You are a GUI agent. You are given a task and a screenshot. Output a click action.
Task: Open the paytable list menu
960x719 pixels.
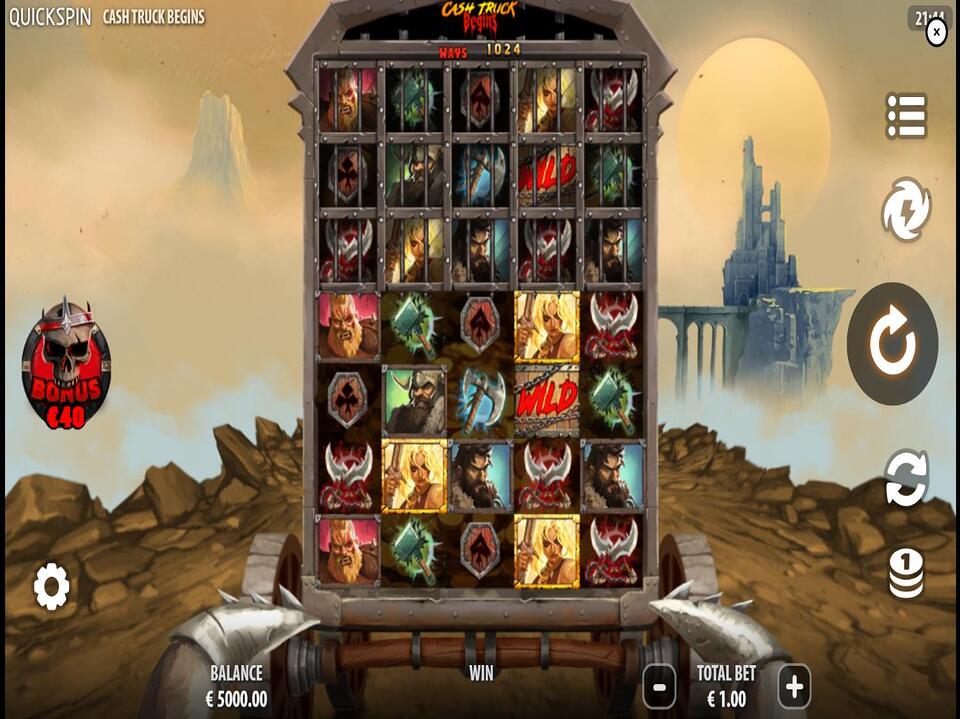pos(906,116)
